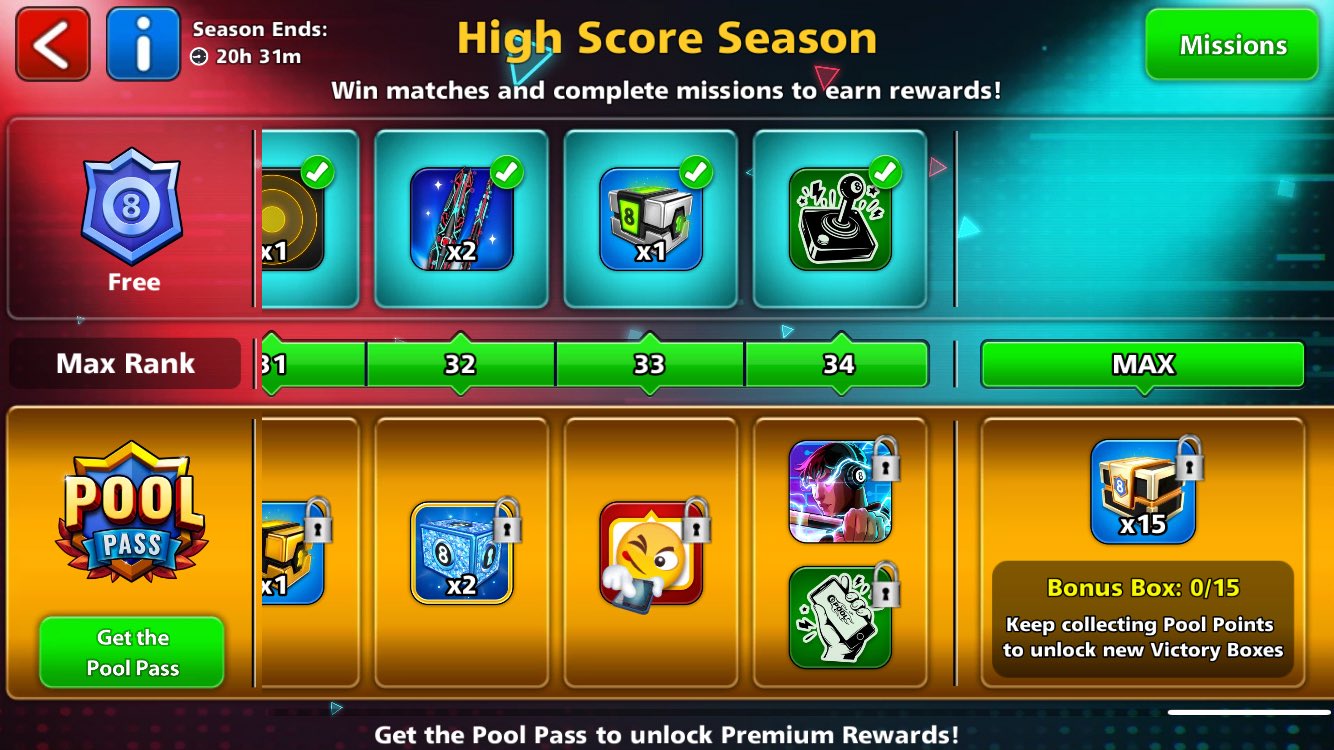Open the claimed x2 cue pieces reward

[460, 215]
